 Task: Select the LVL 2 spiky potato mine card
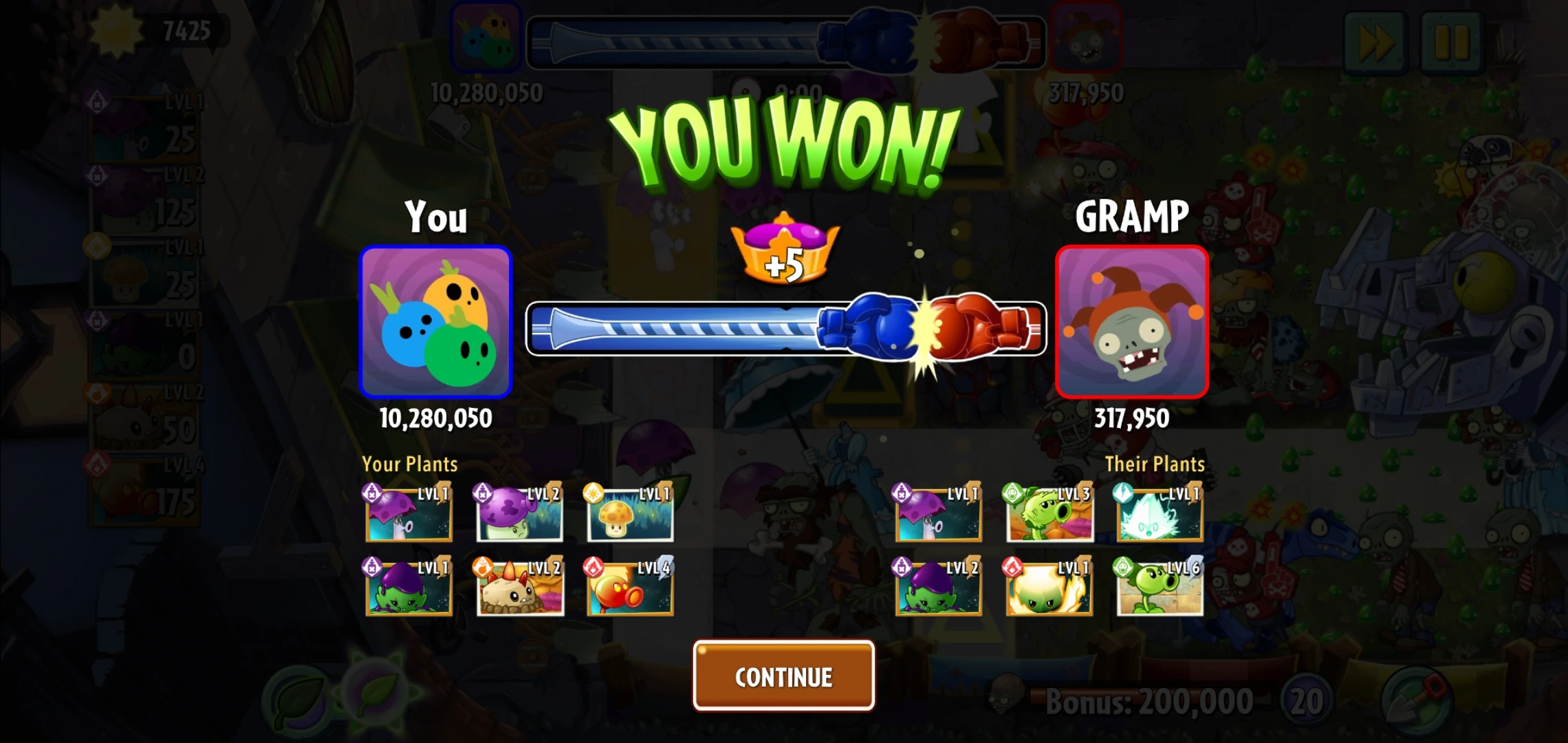point(519,590)
